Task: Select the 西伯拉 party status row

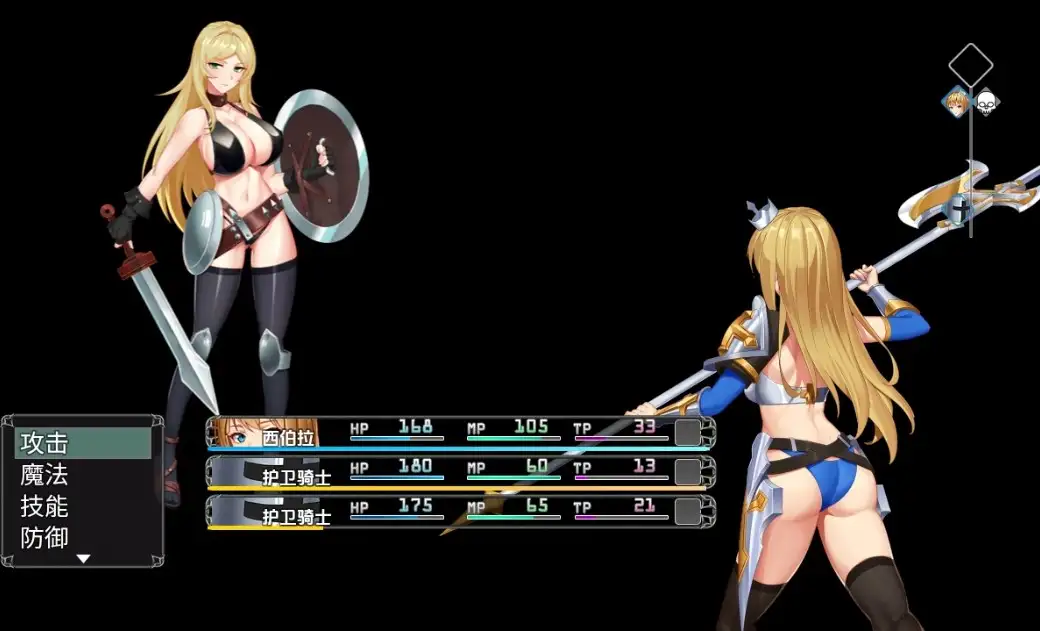Action: (461, 432)
